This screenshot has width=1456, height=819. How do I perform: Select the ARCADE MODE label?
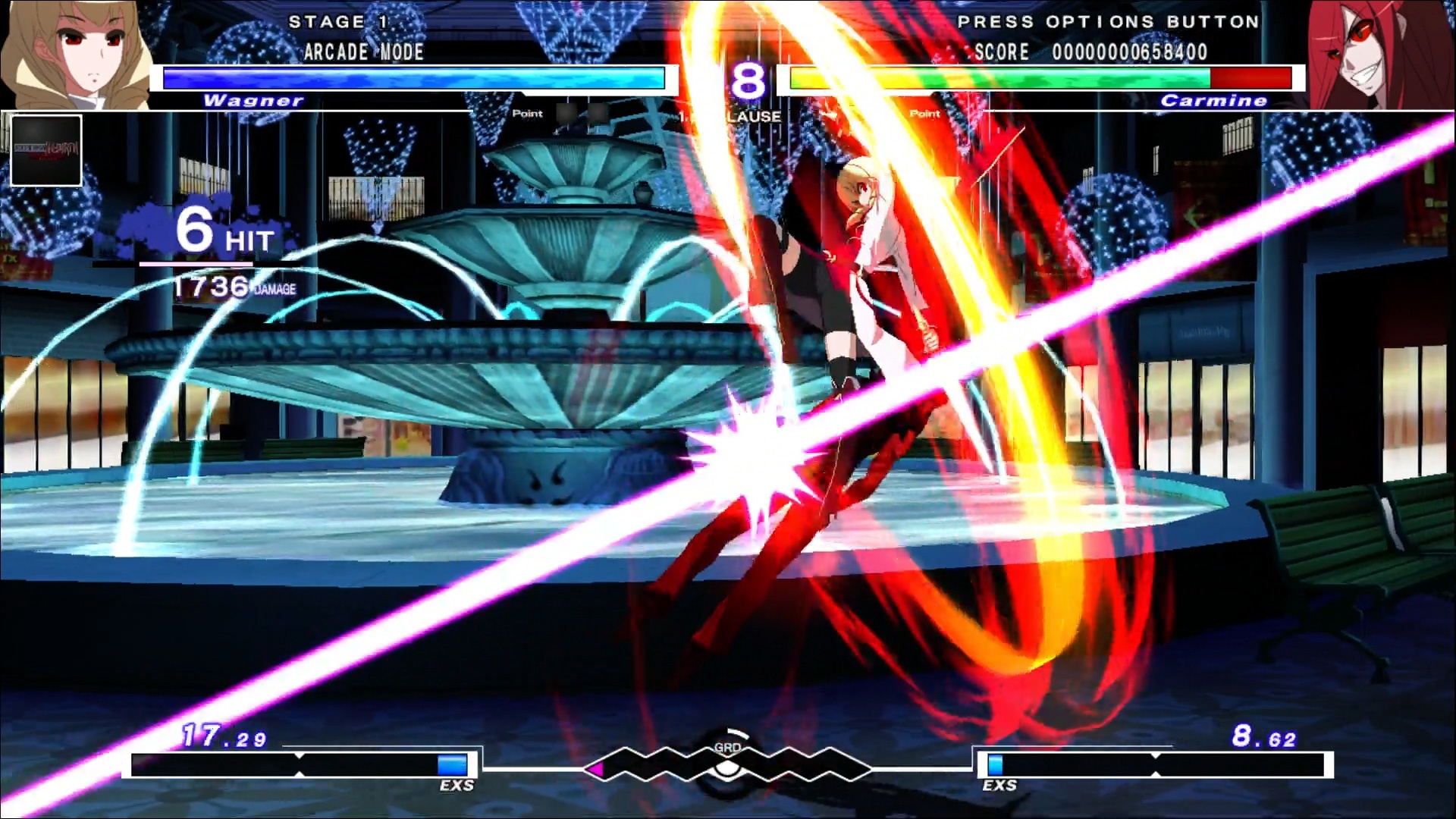click(363, 52)
